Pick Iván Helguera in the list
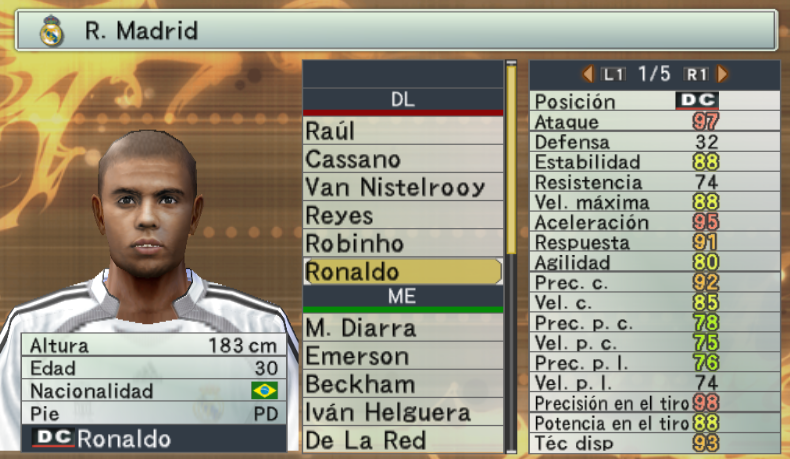790x459 pixels. click(x=402, y=412)
